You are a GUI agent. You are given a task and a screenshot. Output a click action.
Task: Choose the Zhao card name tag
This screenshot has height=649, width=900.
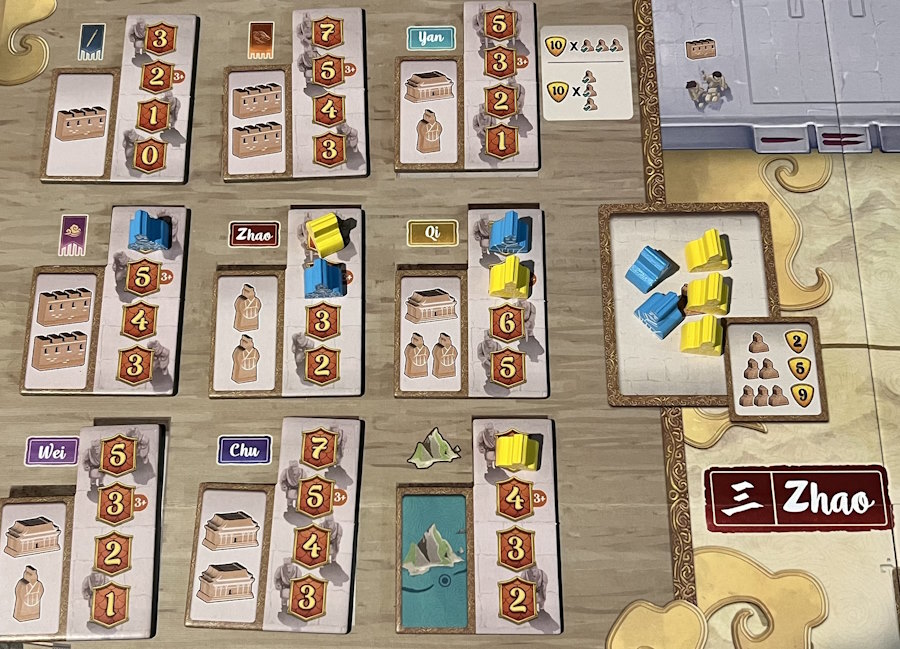coord(255,235)
